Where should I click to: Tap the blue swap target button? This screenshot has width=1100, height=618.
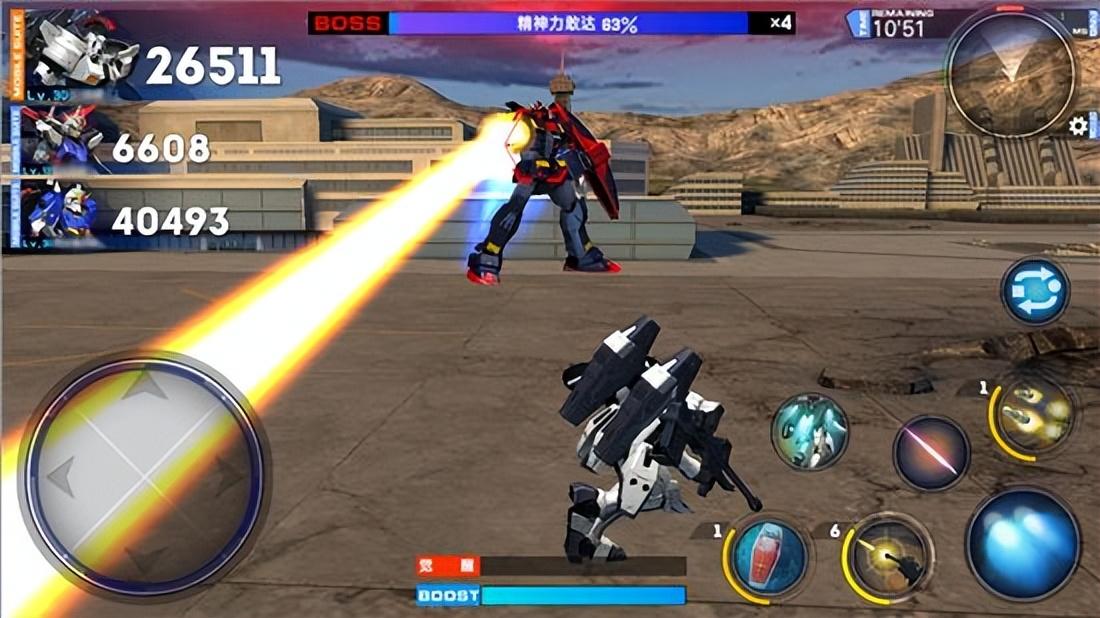pos(1036,292)
